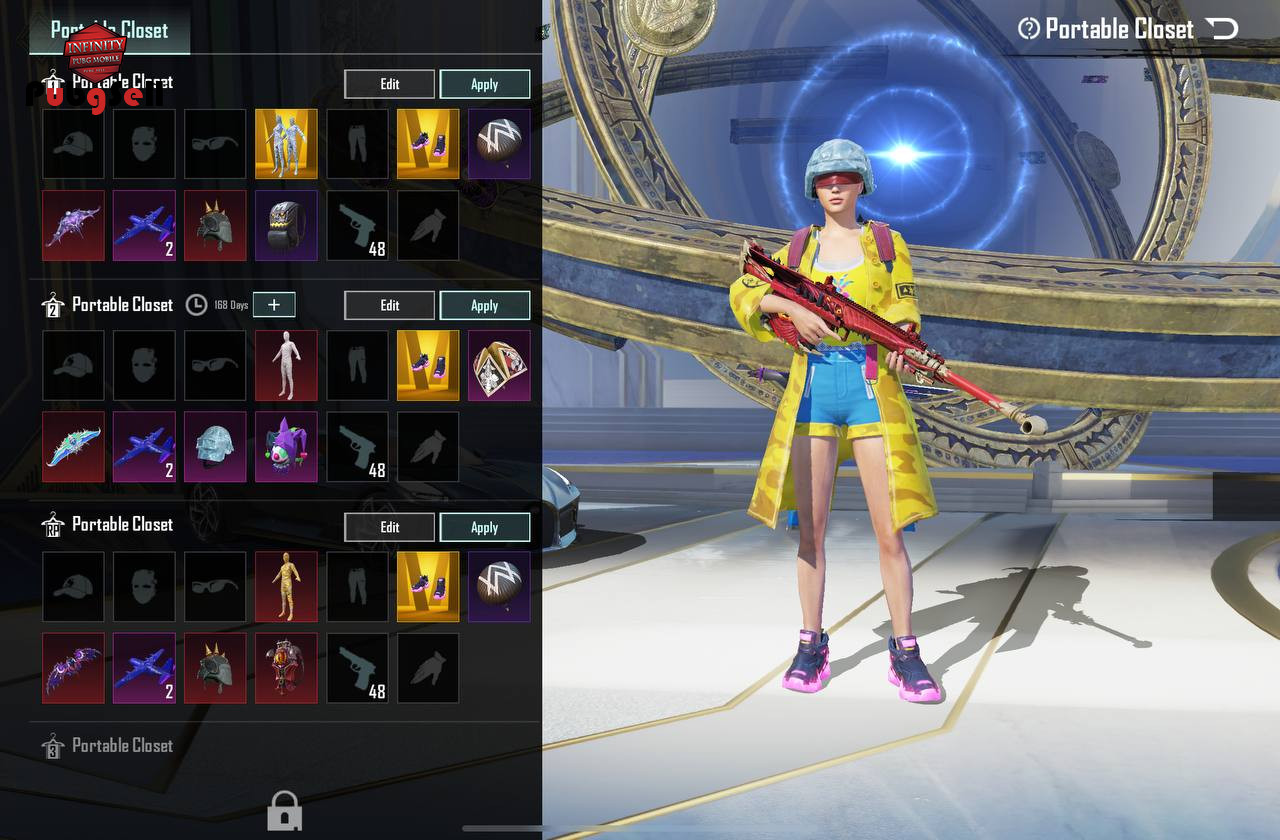Edit Portable Closet number 1
The height and width of the screenshot is (840, 1280).
[x=390, y=84]
